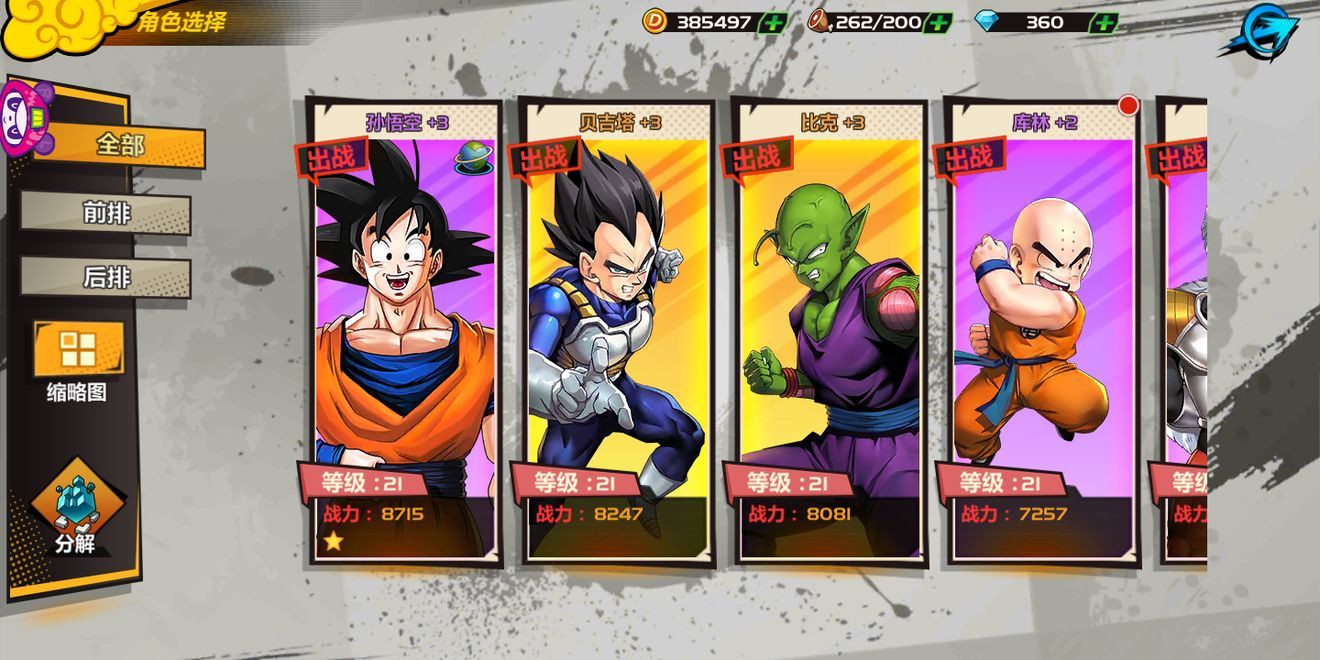Switch to the 后排 back row tab
This screenshot has width=1320, height=660.
[x=106, y=277]
